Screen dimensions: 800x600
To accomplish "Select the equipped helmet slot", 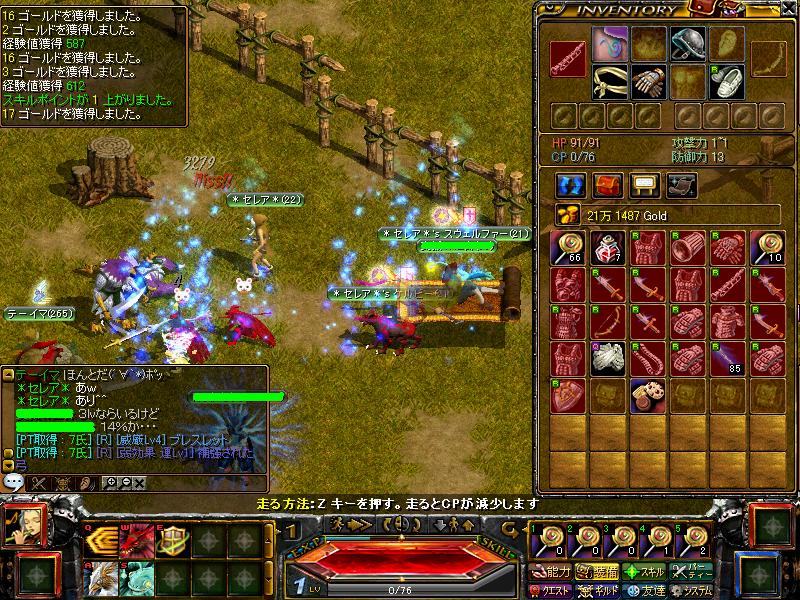I will point(687,42).
